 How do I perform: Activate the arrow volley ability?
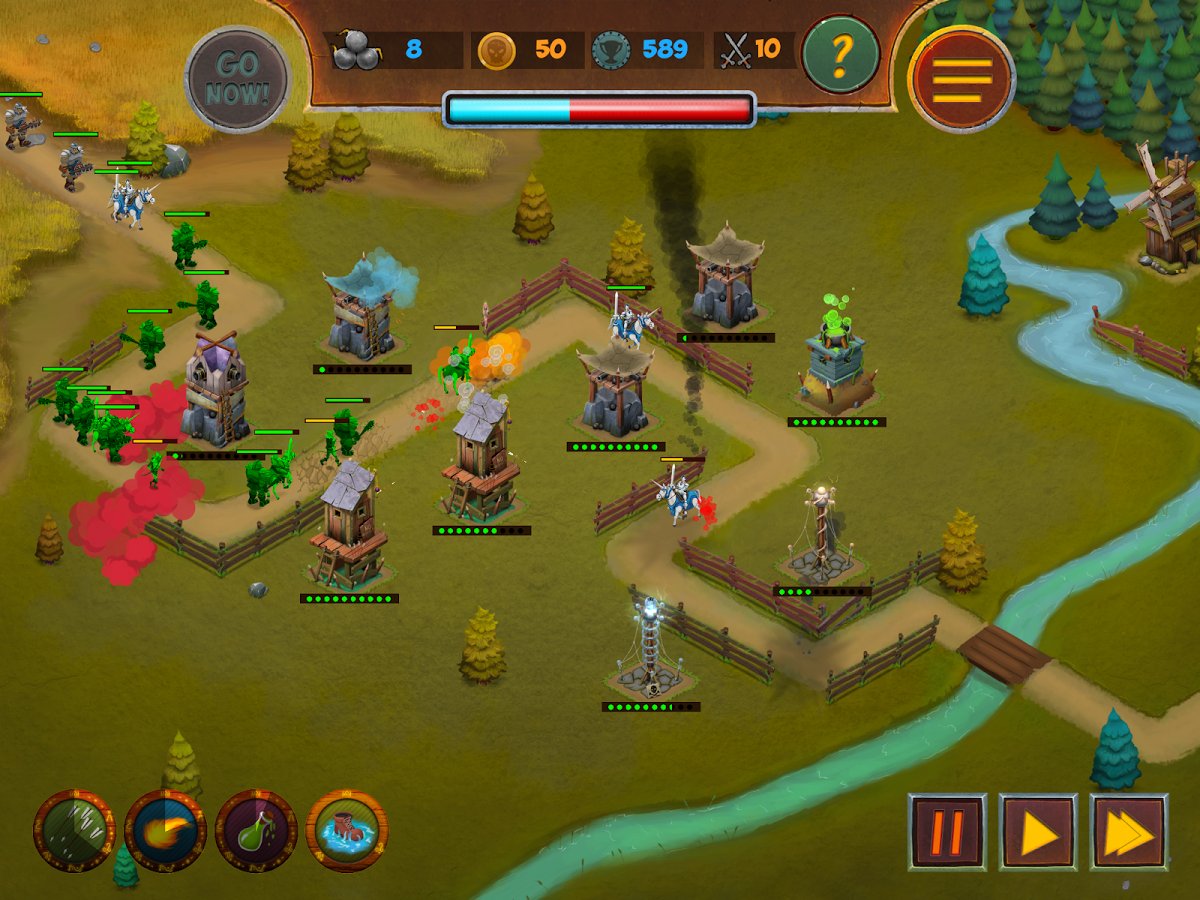(x=74, y=830)
